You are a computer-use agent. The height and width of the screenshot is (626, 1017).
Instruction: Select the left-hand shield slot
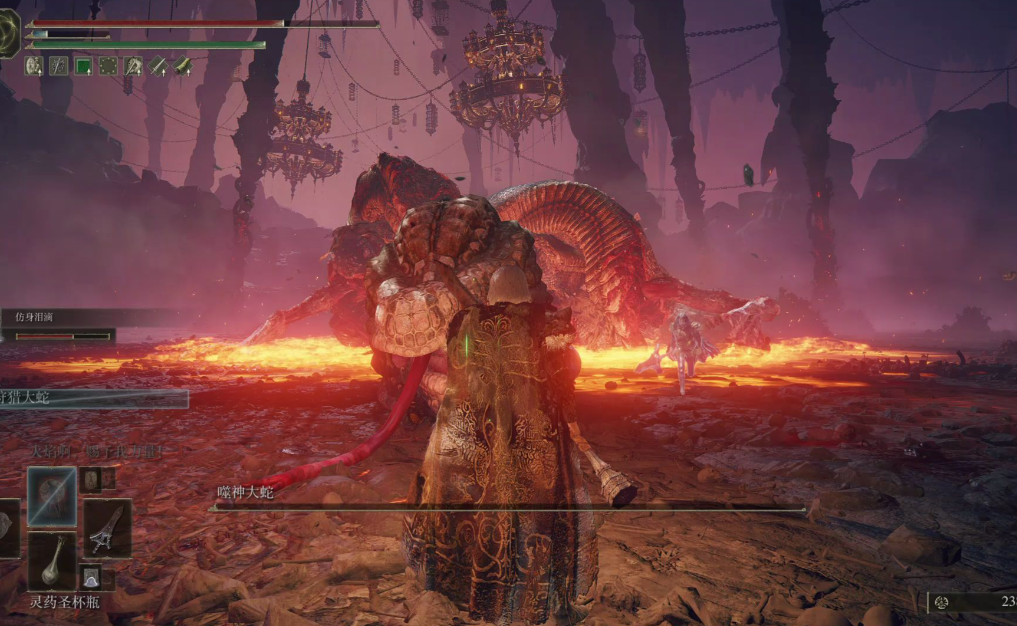(x=8, y=527)
